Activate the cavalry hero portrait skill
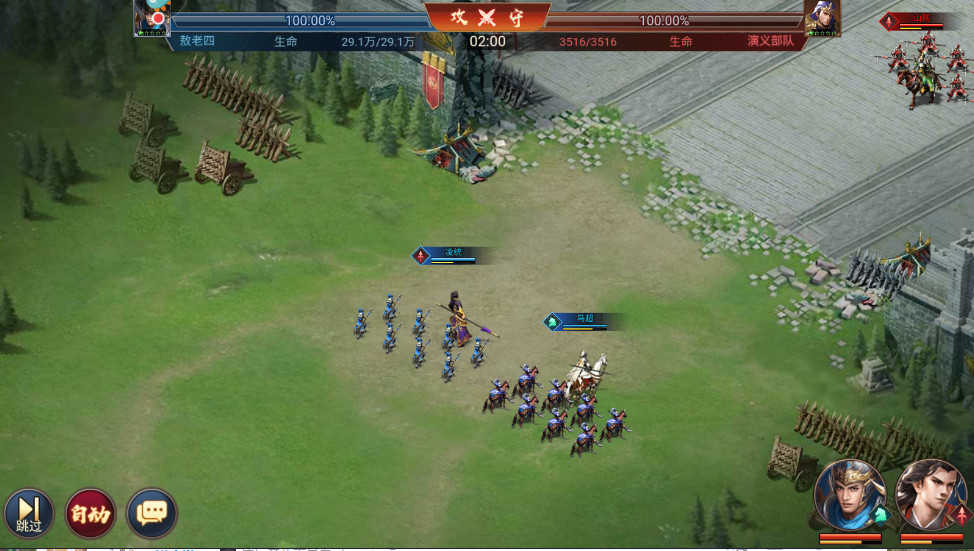974x551 pixels. coord(849,495)
